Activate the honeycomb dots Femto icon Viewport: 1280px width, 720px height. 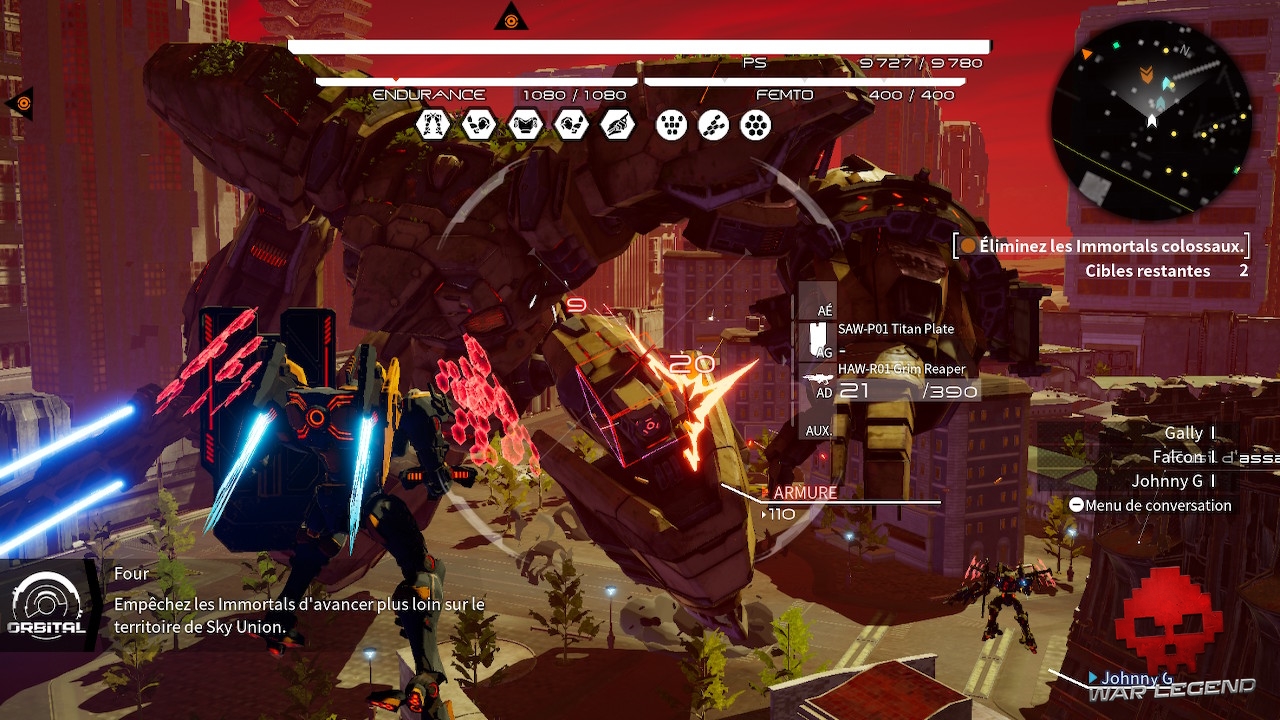click(x=756, y=125)
